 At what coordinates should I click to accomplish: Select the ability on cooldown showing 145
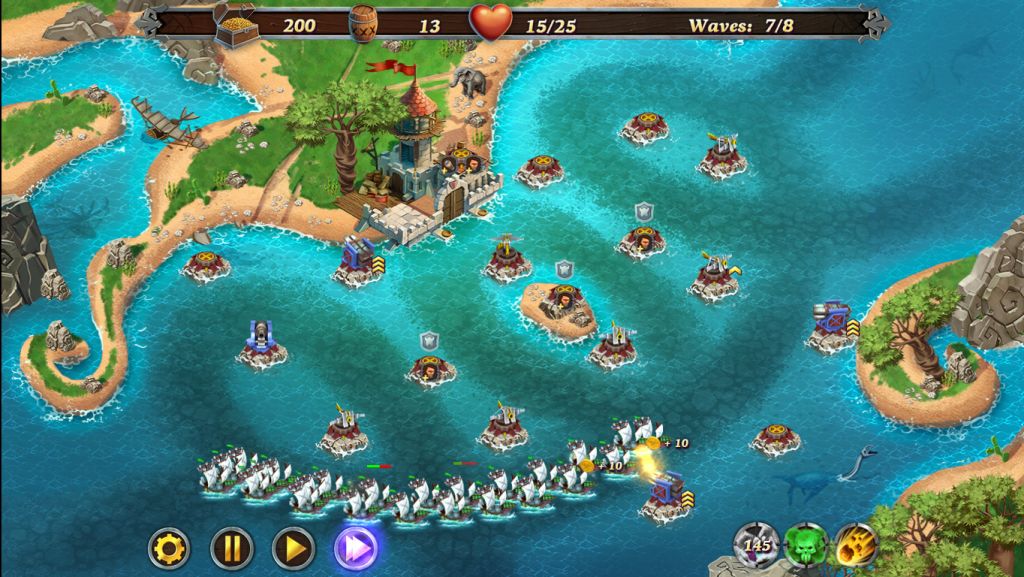[757, 545]
